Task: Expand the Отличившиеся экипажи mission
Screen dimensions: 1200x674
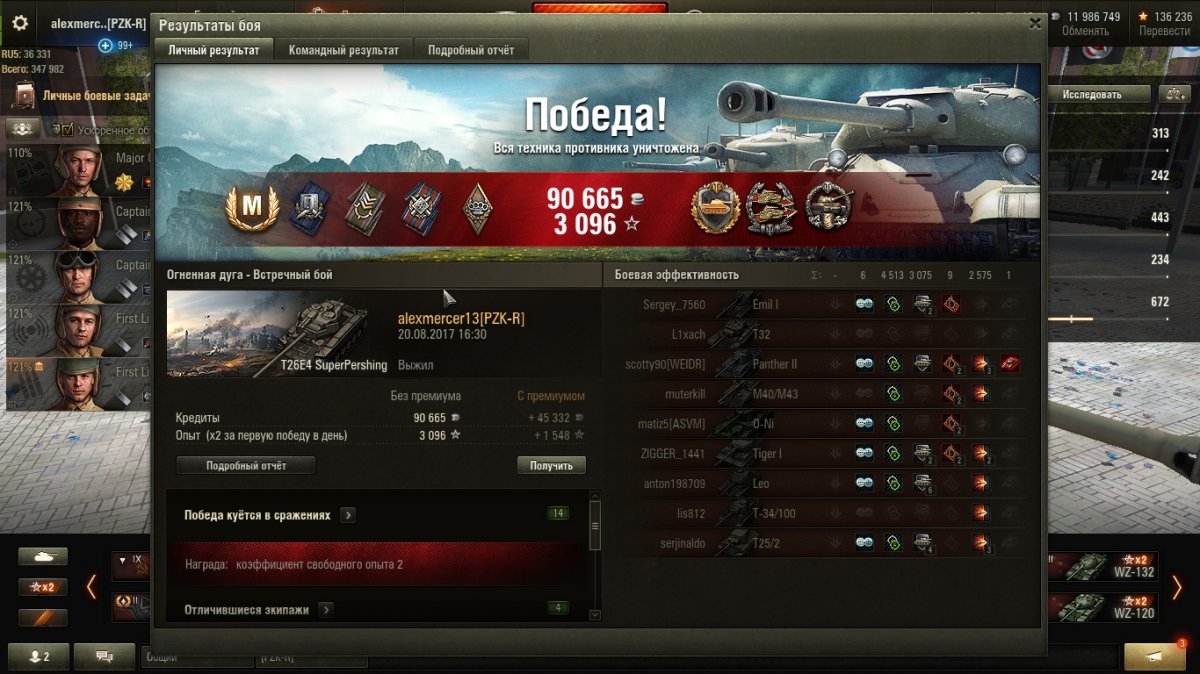Action: click(x=325, y=609)
